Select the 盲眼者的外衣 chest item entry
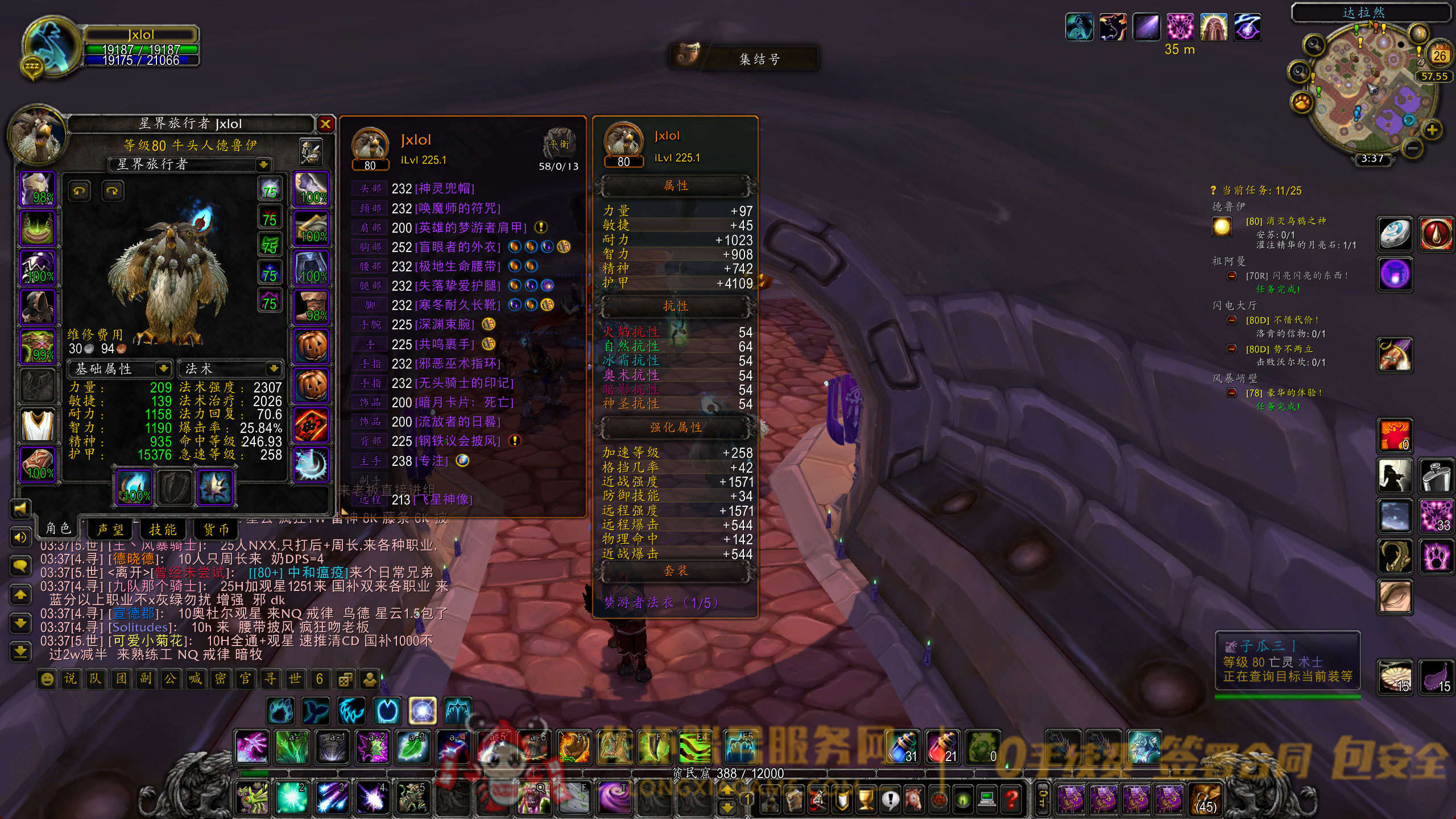 458,247
